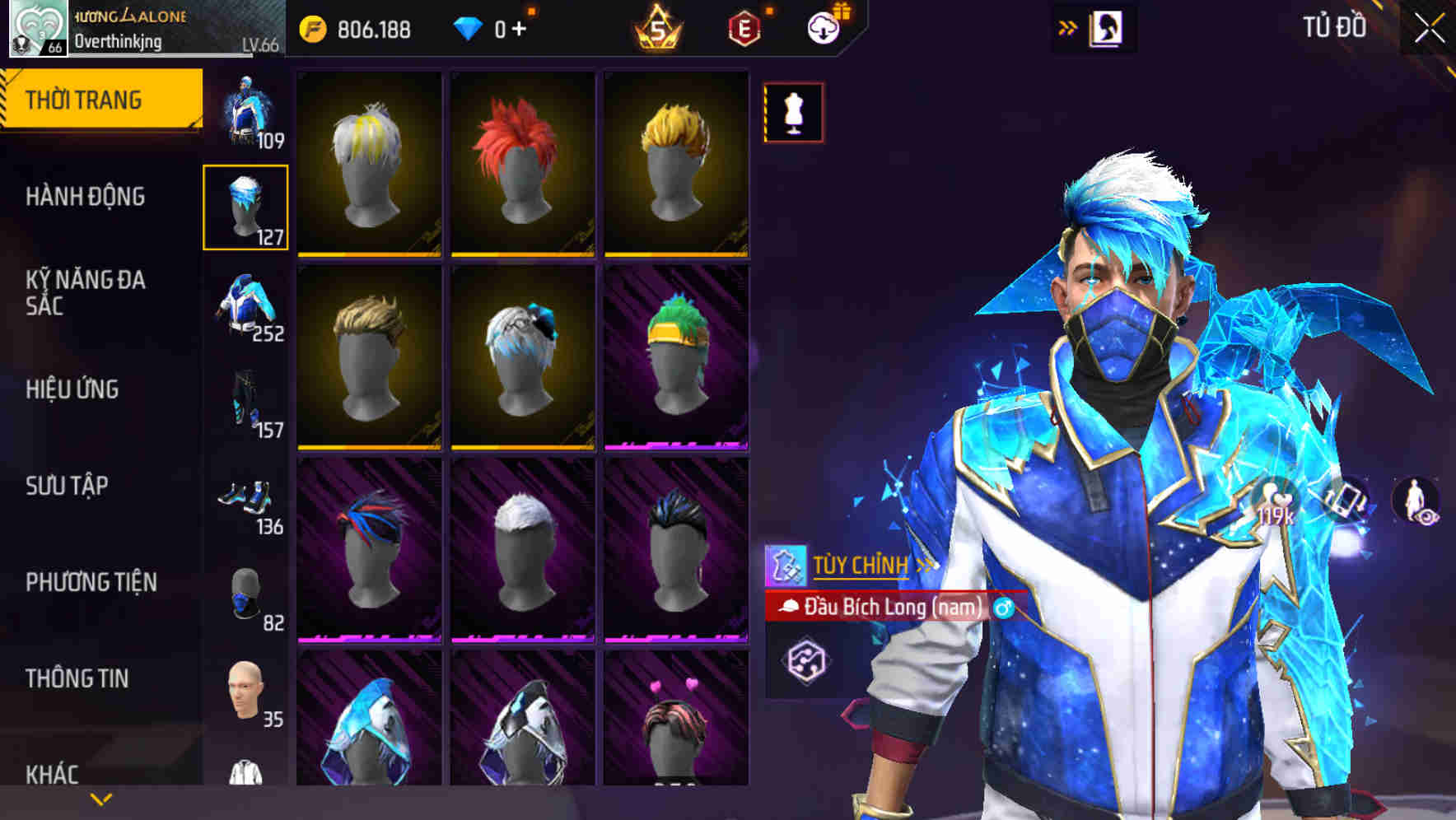Open the character profile book icon top right
Image resolution: width=1456 pixels, height=820 pixels.
(x=1108, y=27)
